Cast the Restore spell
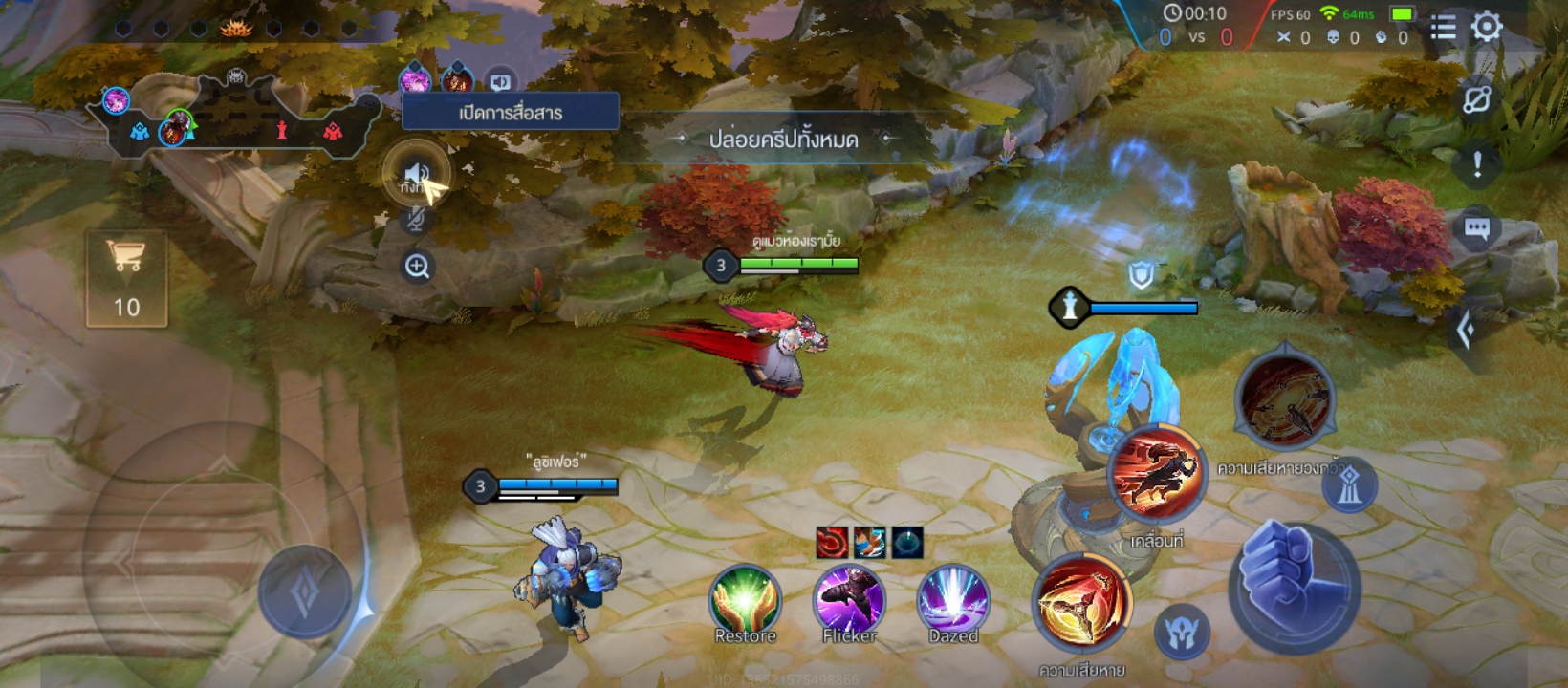Image resolution: width=1568 pixels, height=688 pixels. click(x=745, y=603)
